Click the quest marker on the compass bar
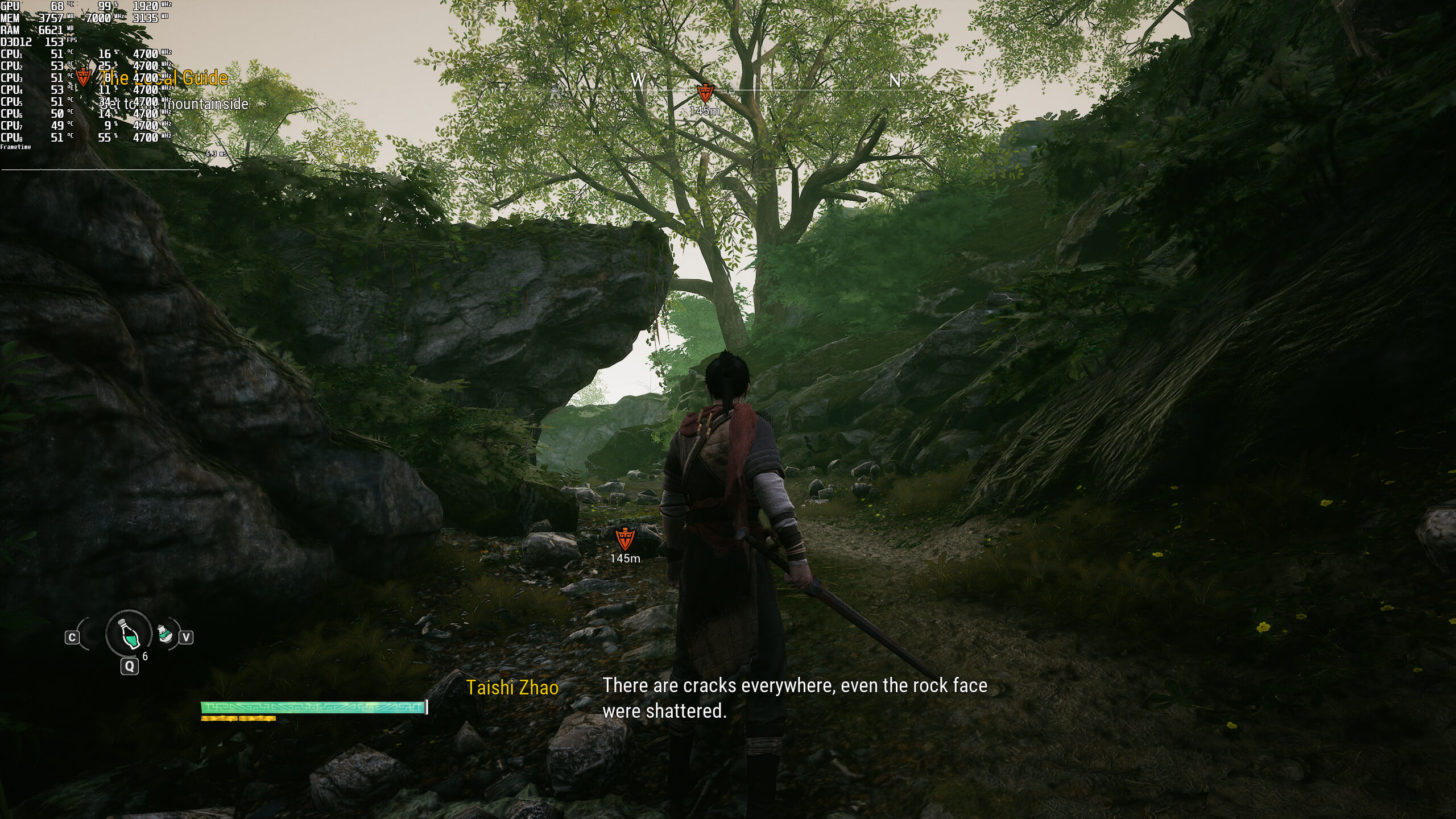Image resolution: width=1456 pixels, height=819 pixels. pos(705,93)
